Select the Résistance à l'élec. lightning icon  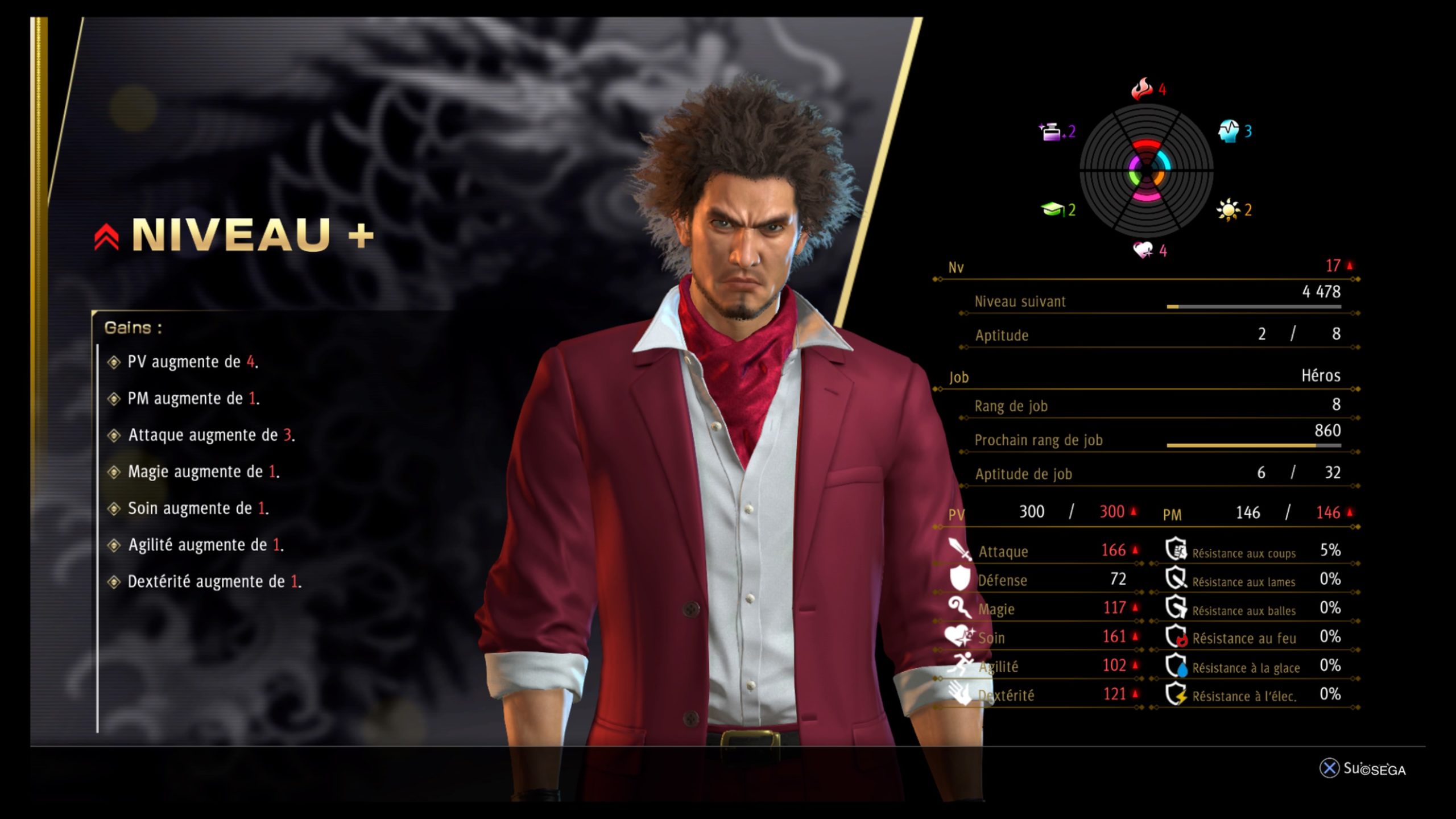[1176, 694]
